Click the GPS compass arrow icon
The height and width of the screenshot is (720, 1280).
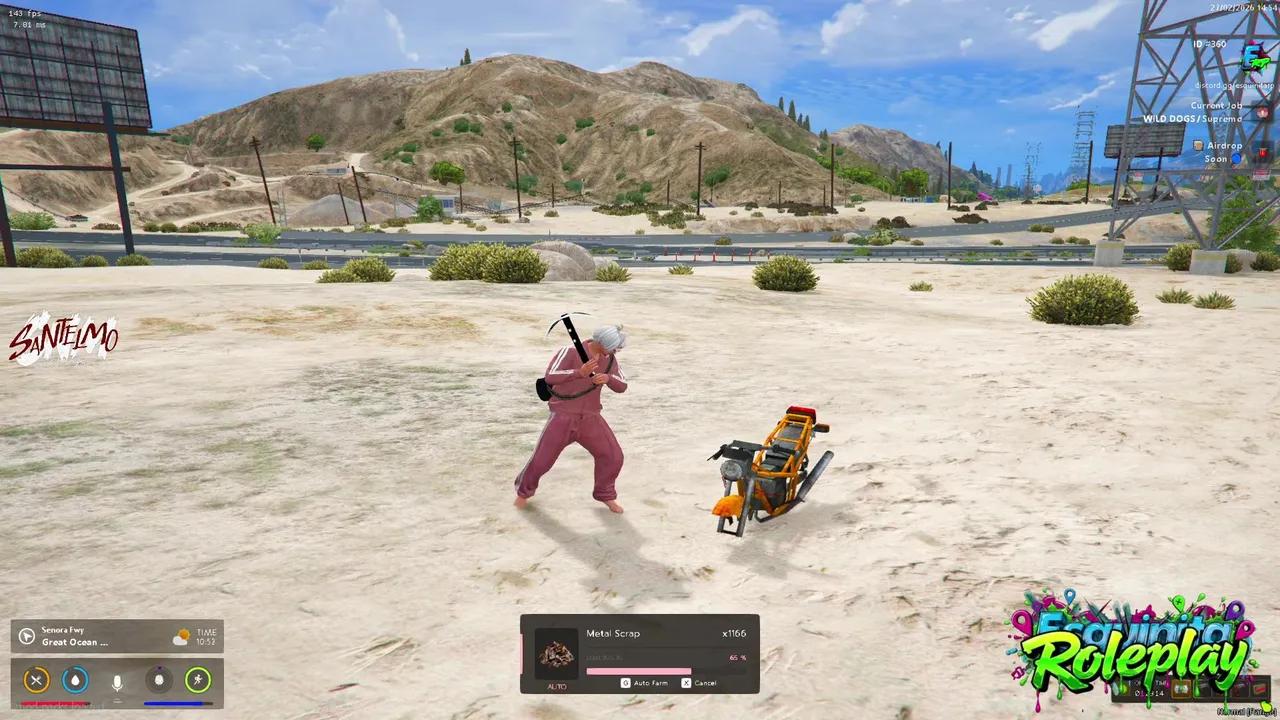click(27, 637)
